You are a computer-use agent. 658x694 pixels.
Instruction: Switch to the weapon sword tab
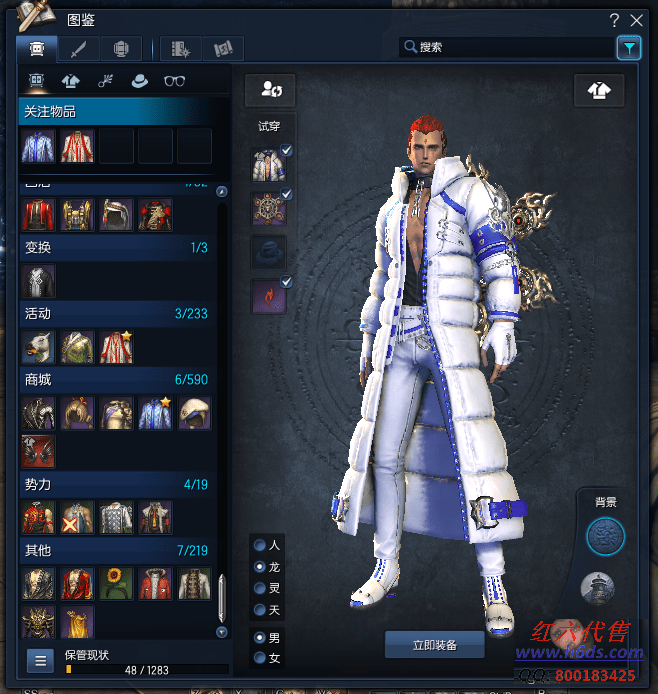[x=78, y=47]
